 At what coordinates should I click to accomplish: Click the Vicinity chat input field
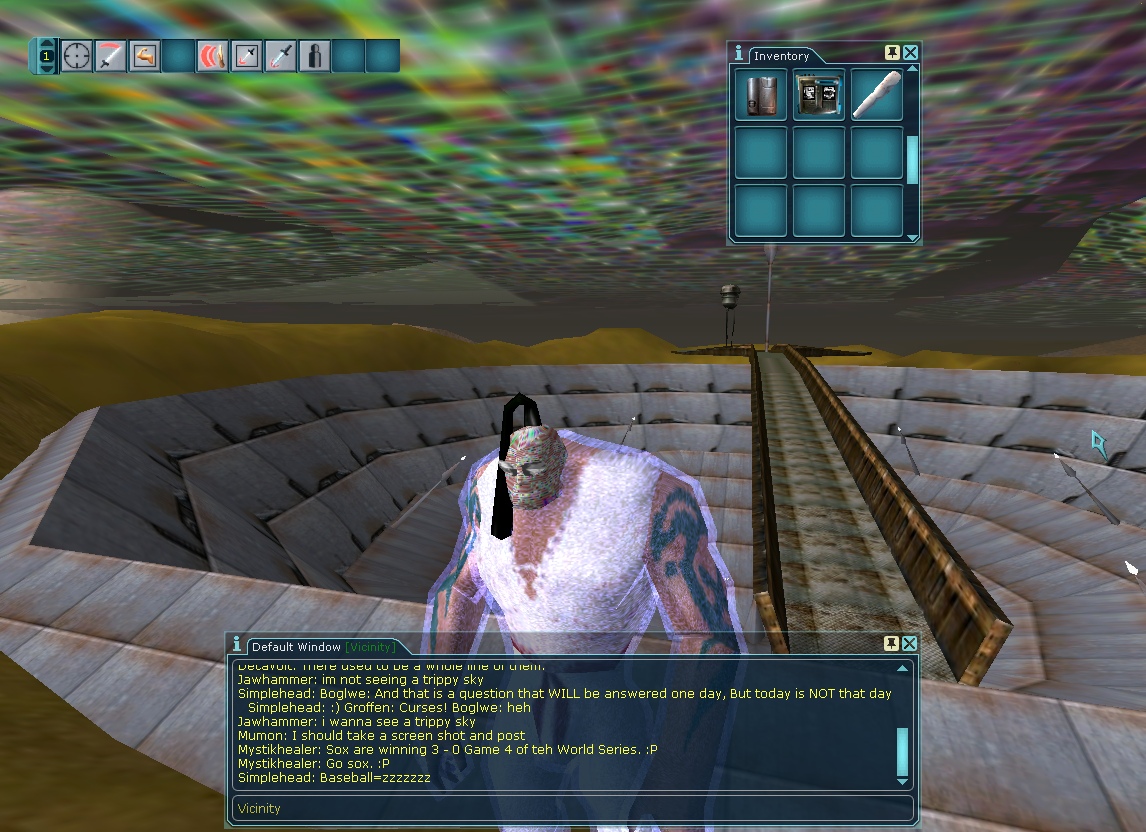click(x=560, y=808)
